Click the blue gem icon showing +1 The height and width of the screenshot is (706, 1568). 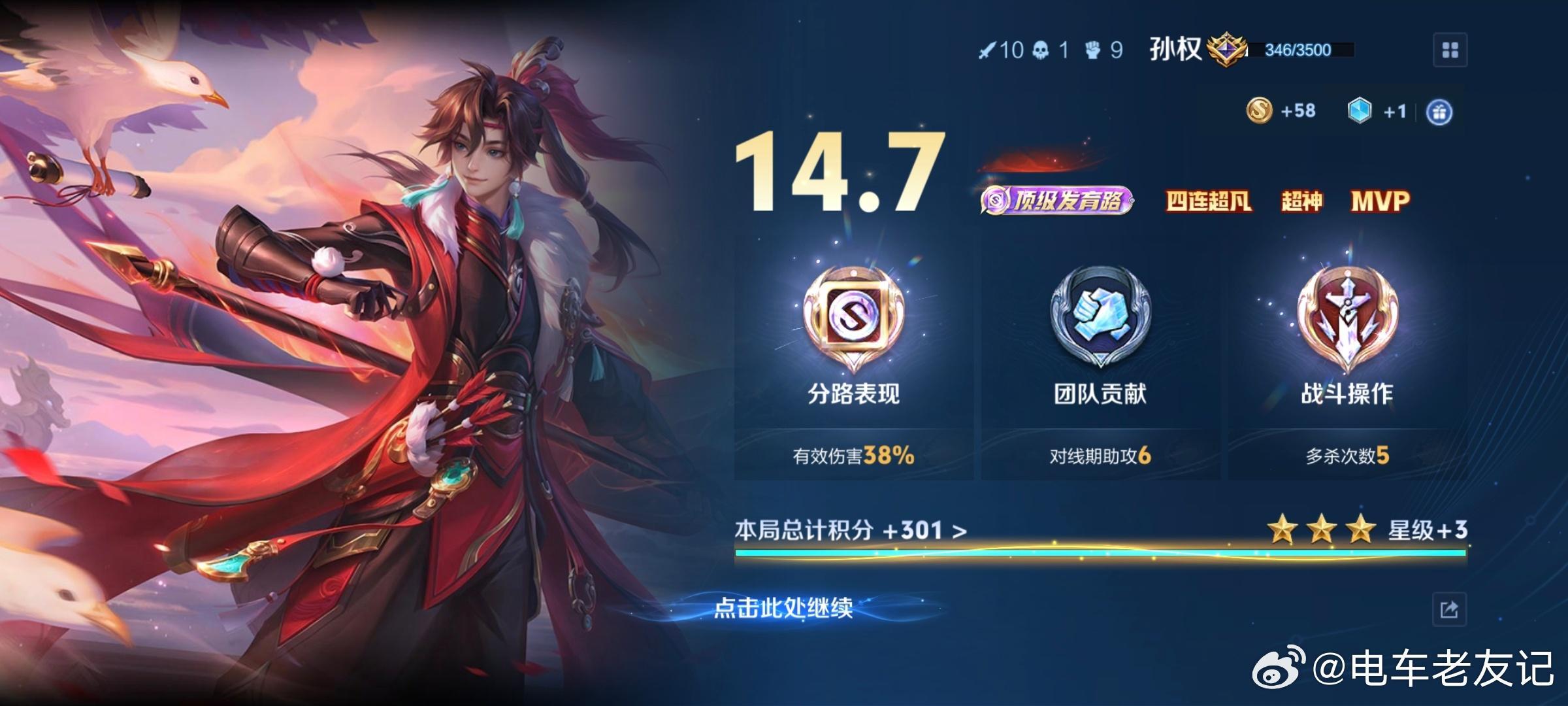1360,111
